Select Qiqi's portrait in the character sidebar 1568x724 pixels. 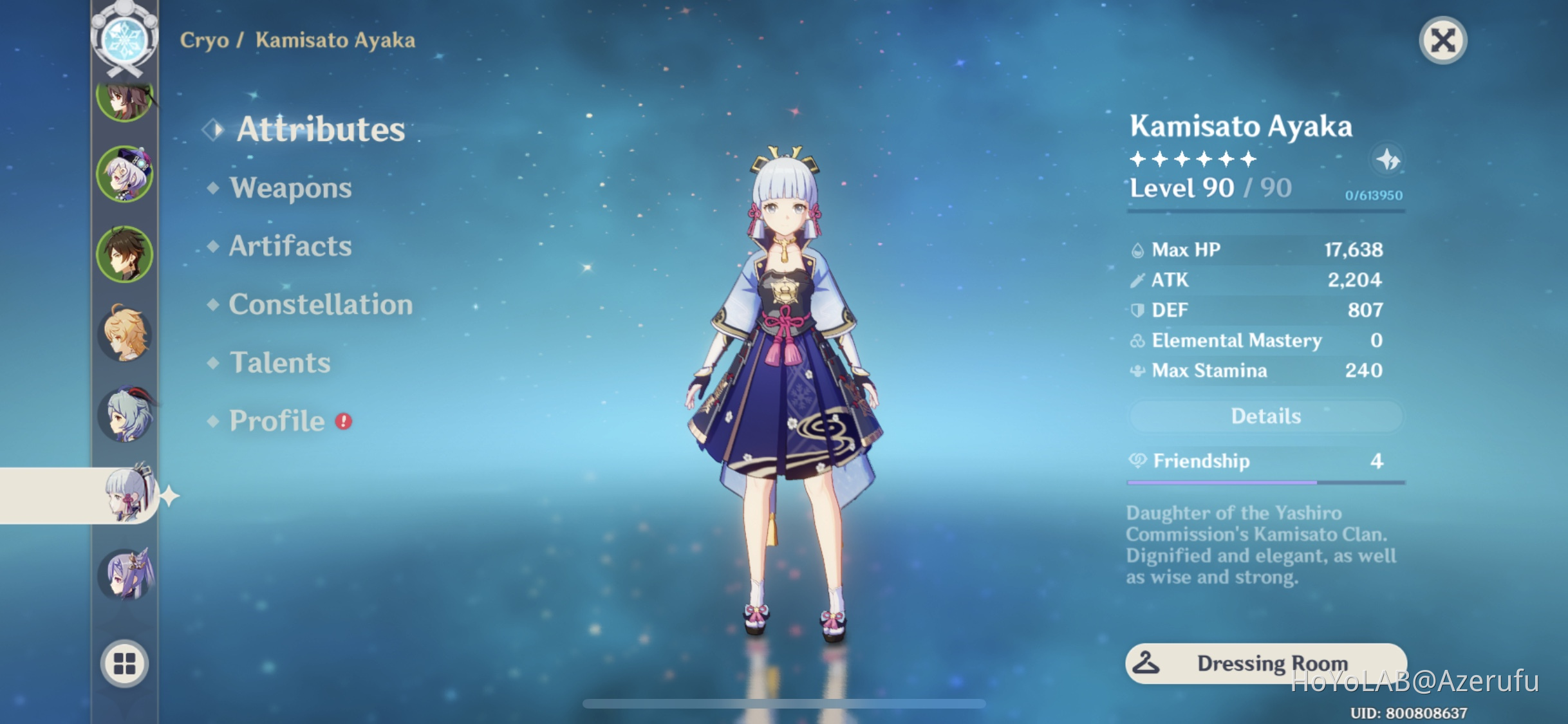(126, 178)
